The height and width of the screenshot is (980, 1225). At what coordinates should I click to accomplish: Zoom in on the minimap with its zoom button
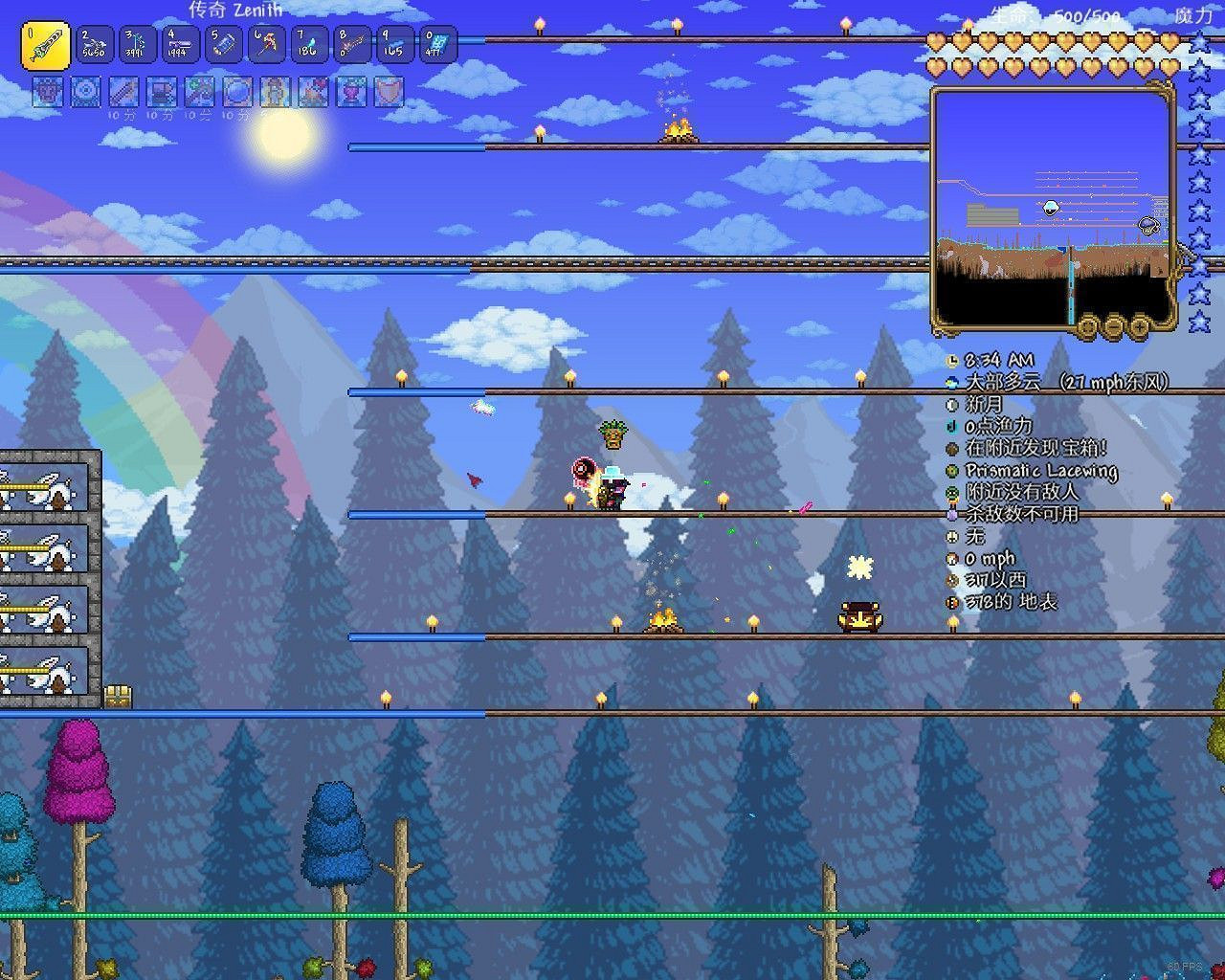[1139, 326]
